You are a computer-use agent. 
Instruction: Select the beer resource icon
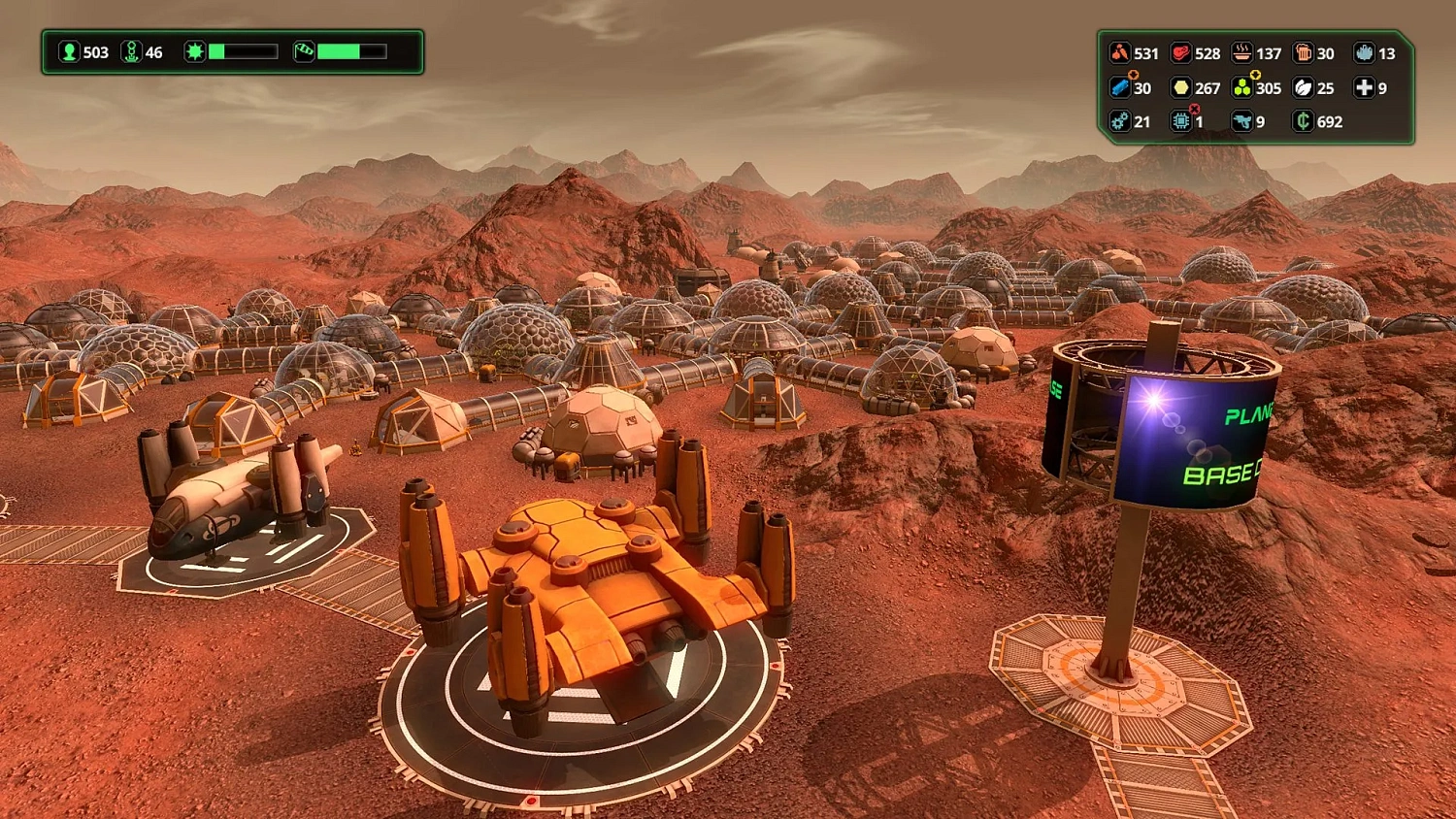pyautogui.click(x=1303, y=53)
